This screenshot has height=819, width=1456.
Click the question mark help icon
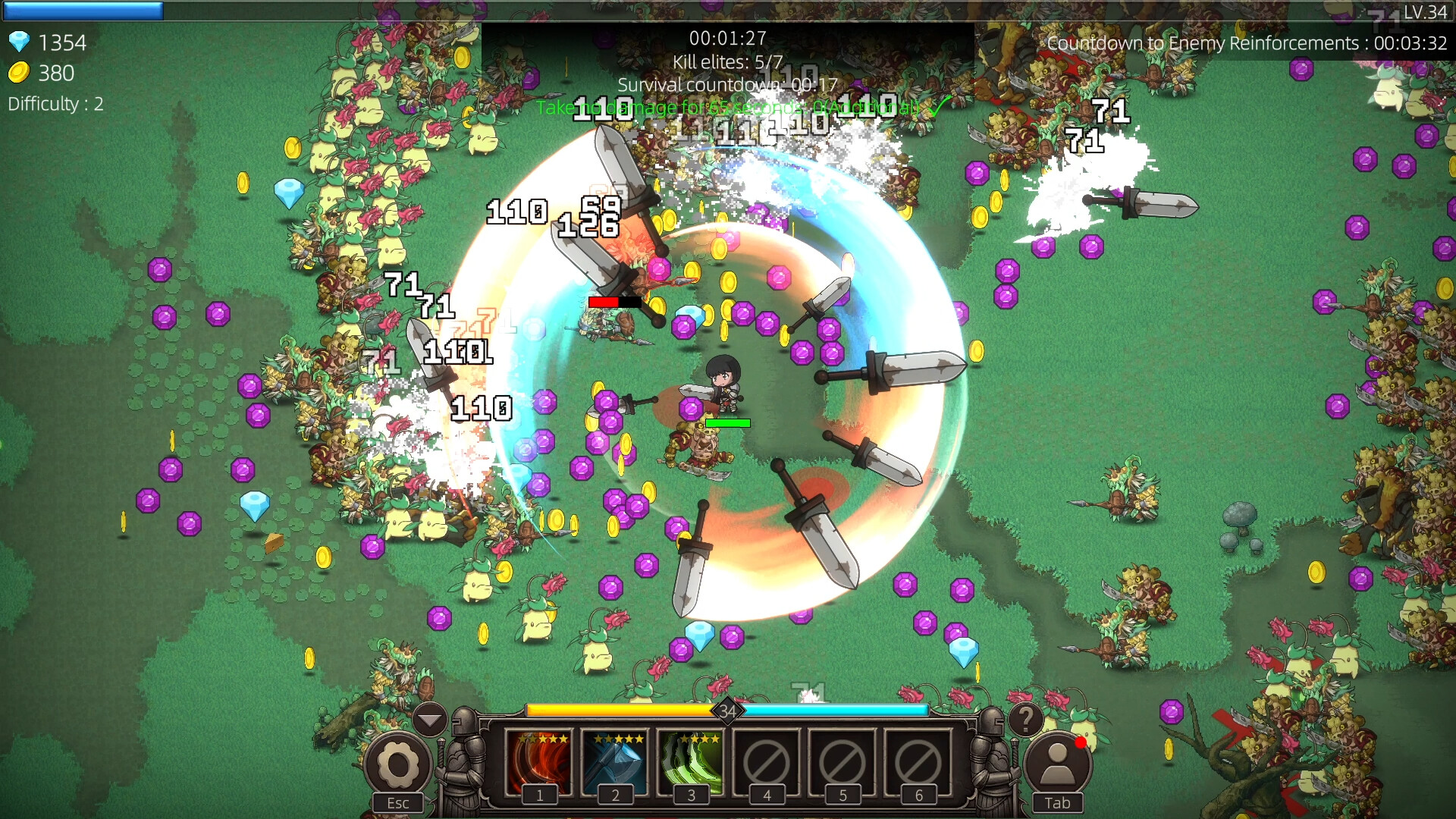coord(1028,720)
